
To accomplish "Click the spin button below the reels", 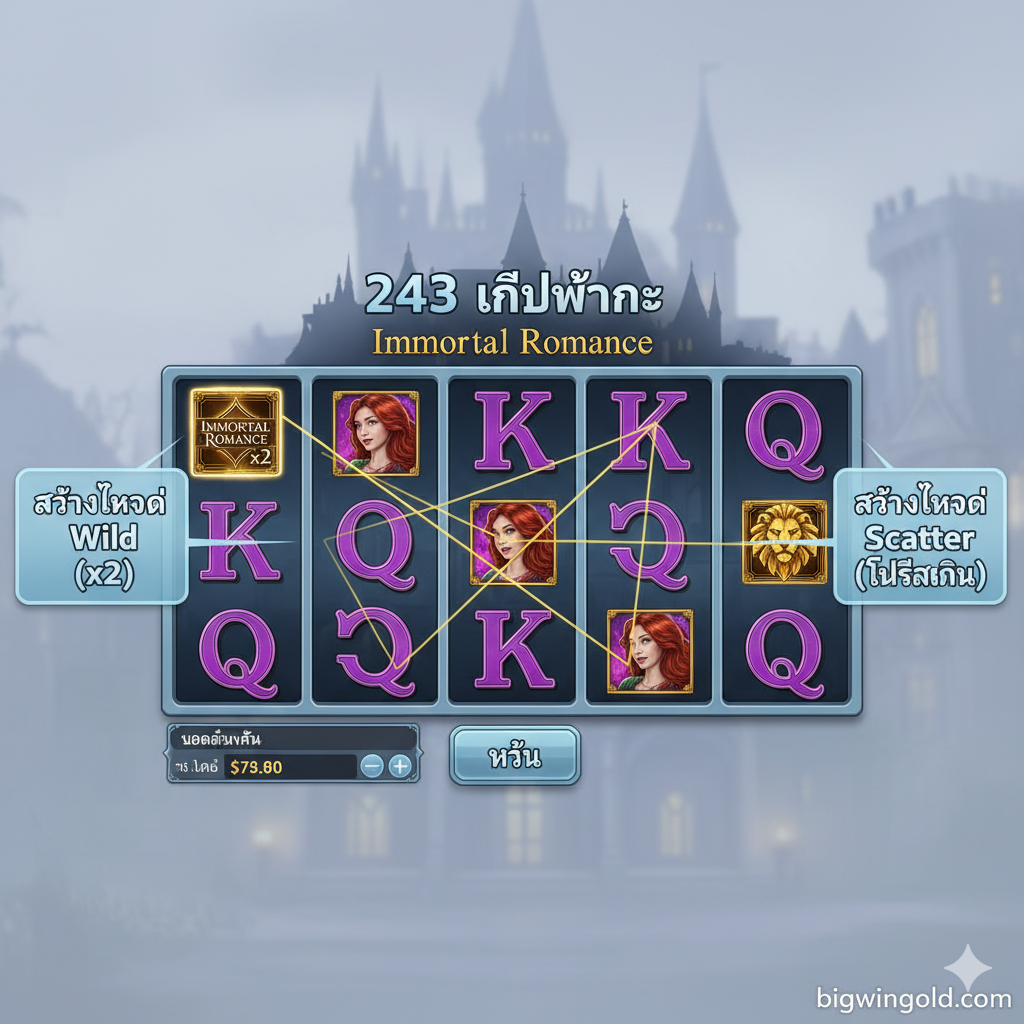I will (x=514, y=756).
